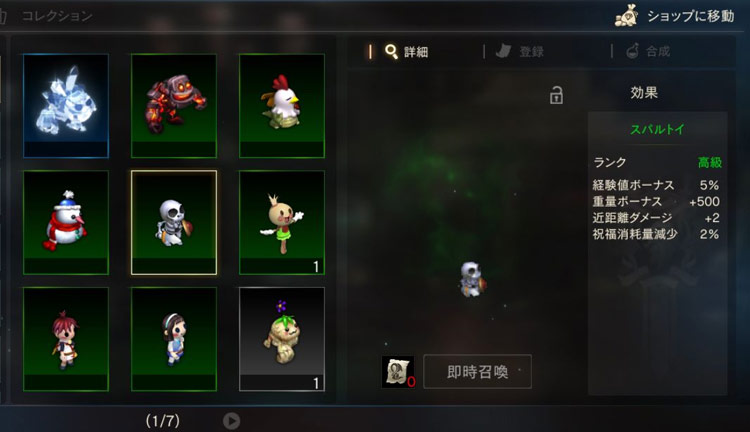Click the summon scroll item icon

pyautogui.click(x=397, y=371)
